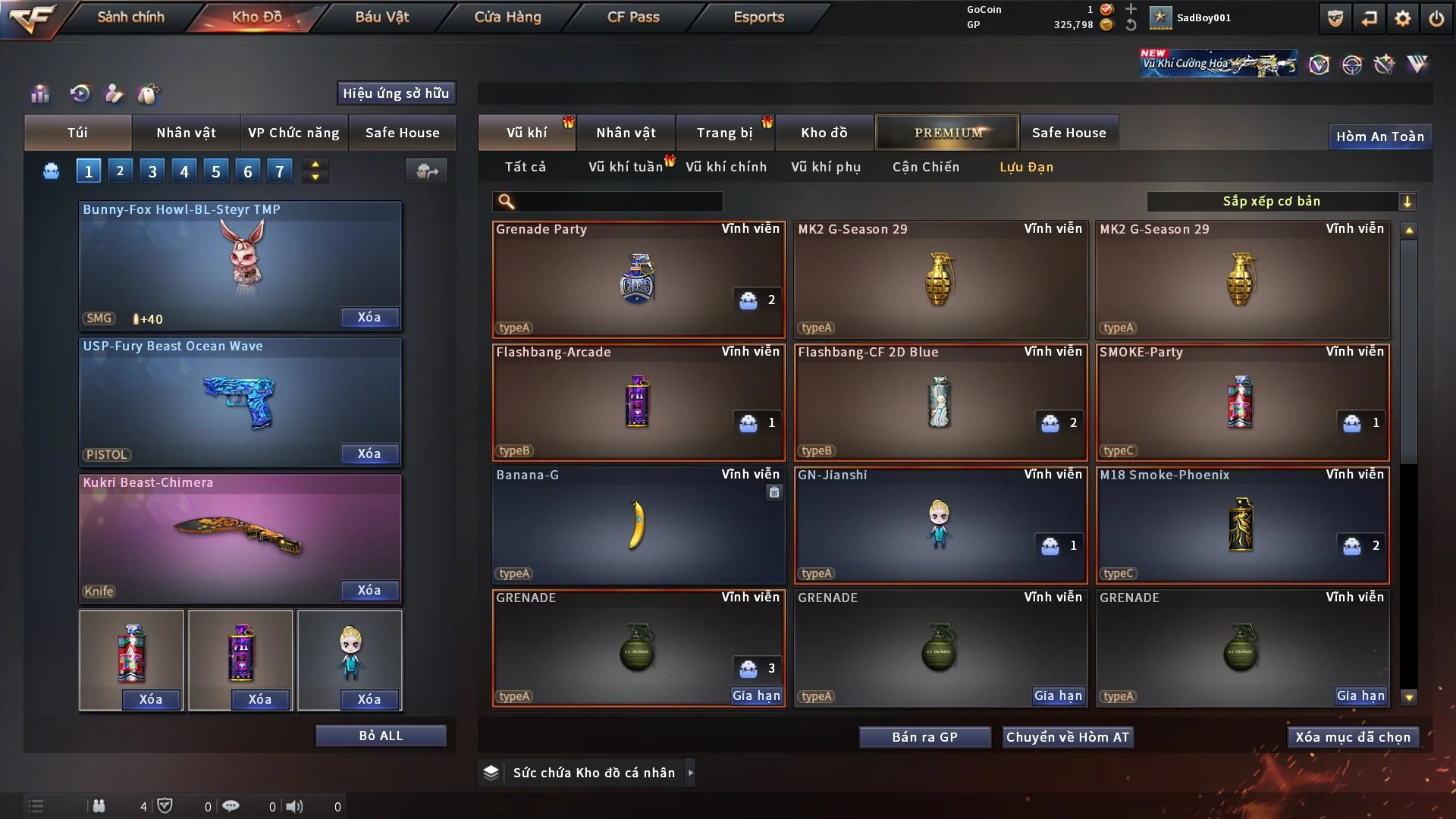Open the Sắp xếp cơ bản sort dropdown

pyautogui.click(x=1281, y=201)
